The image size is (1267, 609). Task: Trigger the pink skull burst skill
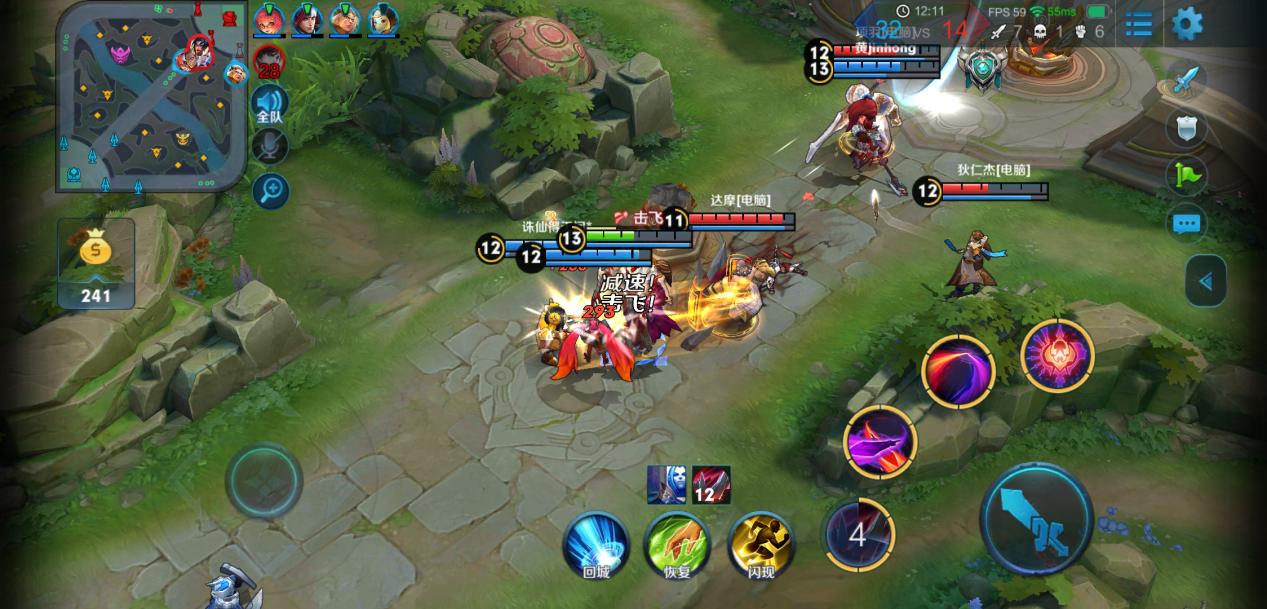point(1057,355)
